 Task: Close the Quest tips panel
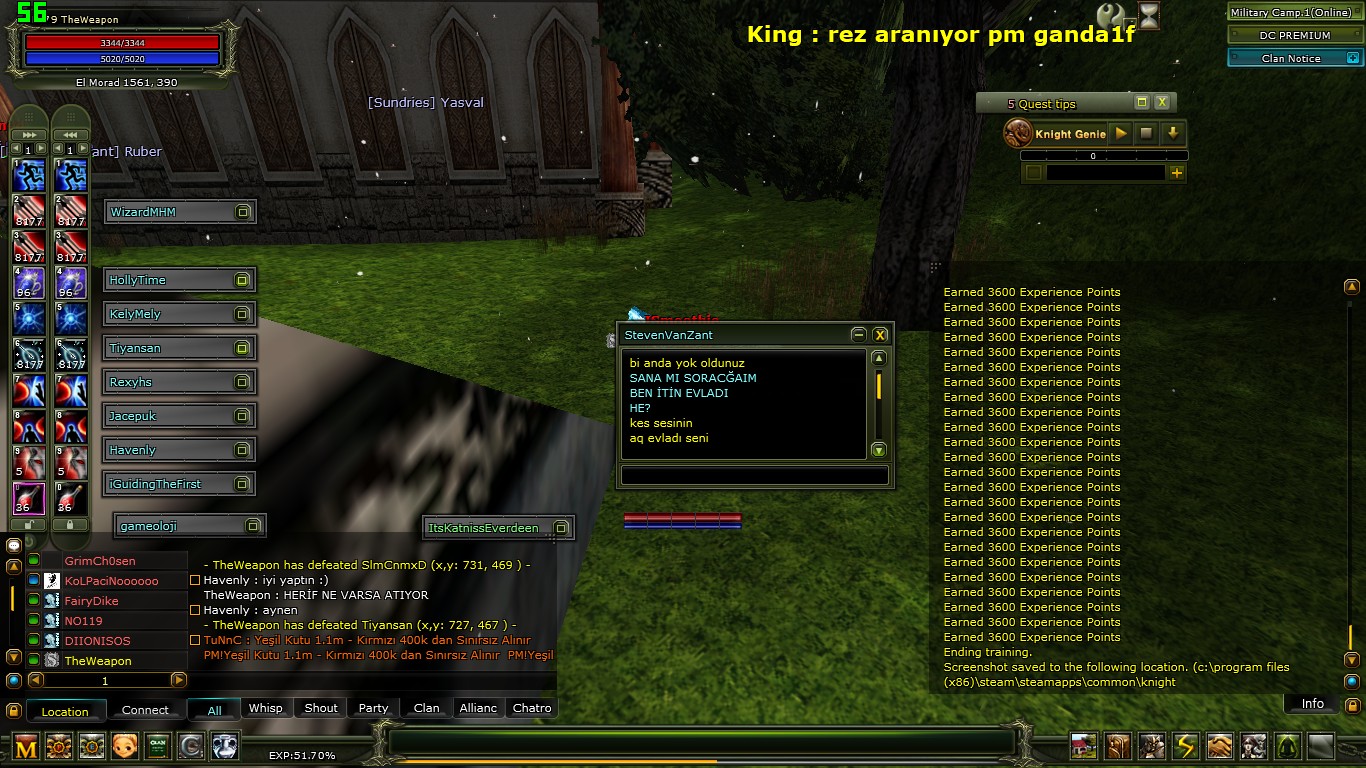coord(1162,102)
